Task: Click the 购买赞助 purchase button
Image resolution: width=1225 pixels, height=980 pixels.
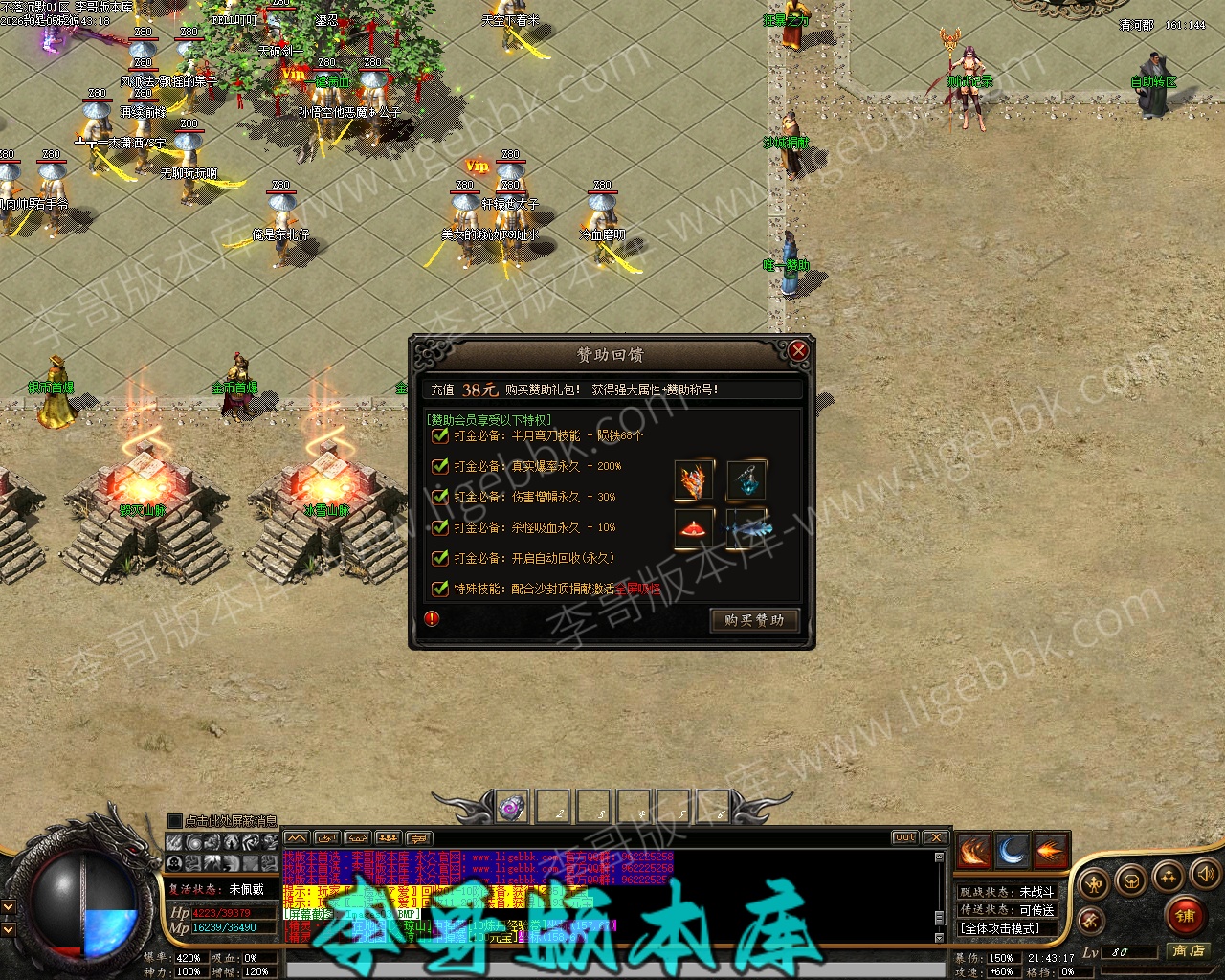Action: (x=754, y=620)
